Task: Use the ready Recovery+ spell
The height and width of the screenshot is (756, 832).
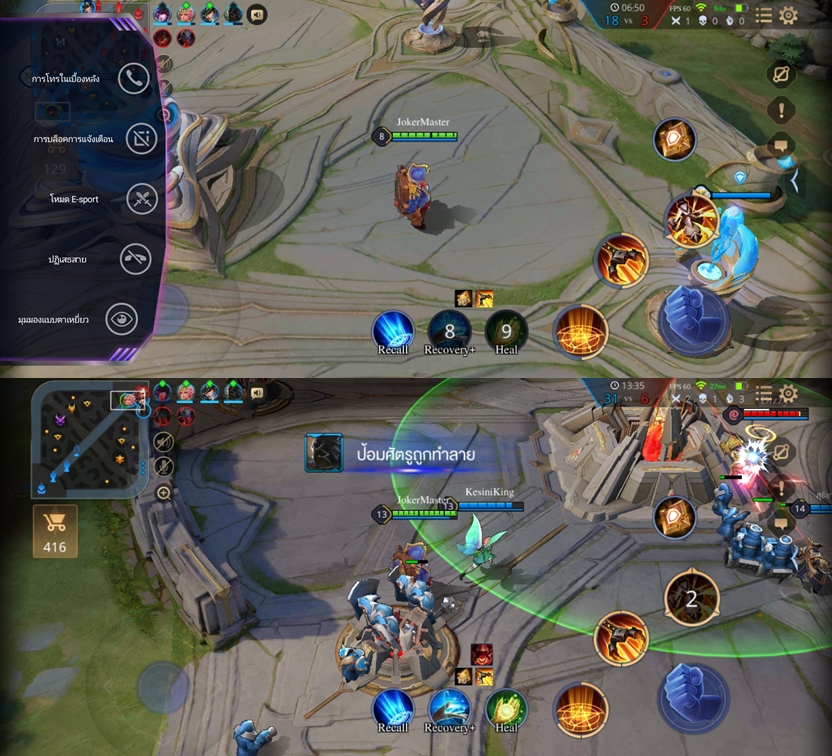Action: (x=449, y=708)
